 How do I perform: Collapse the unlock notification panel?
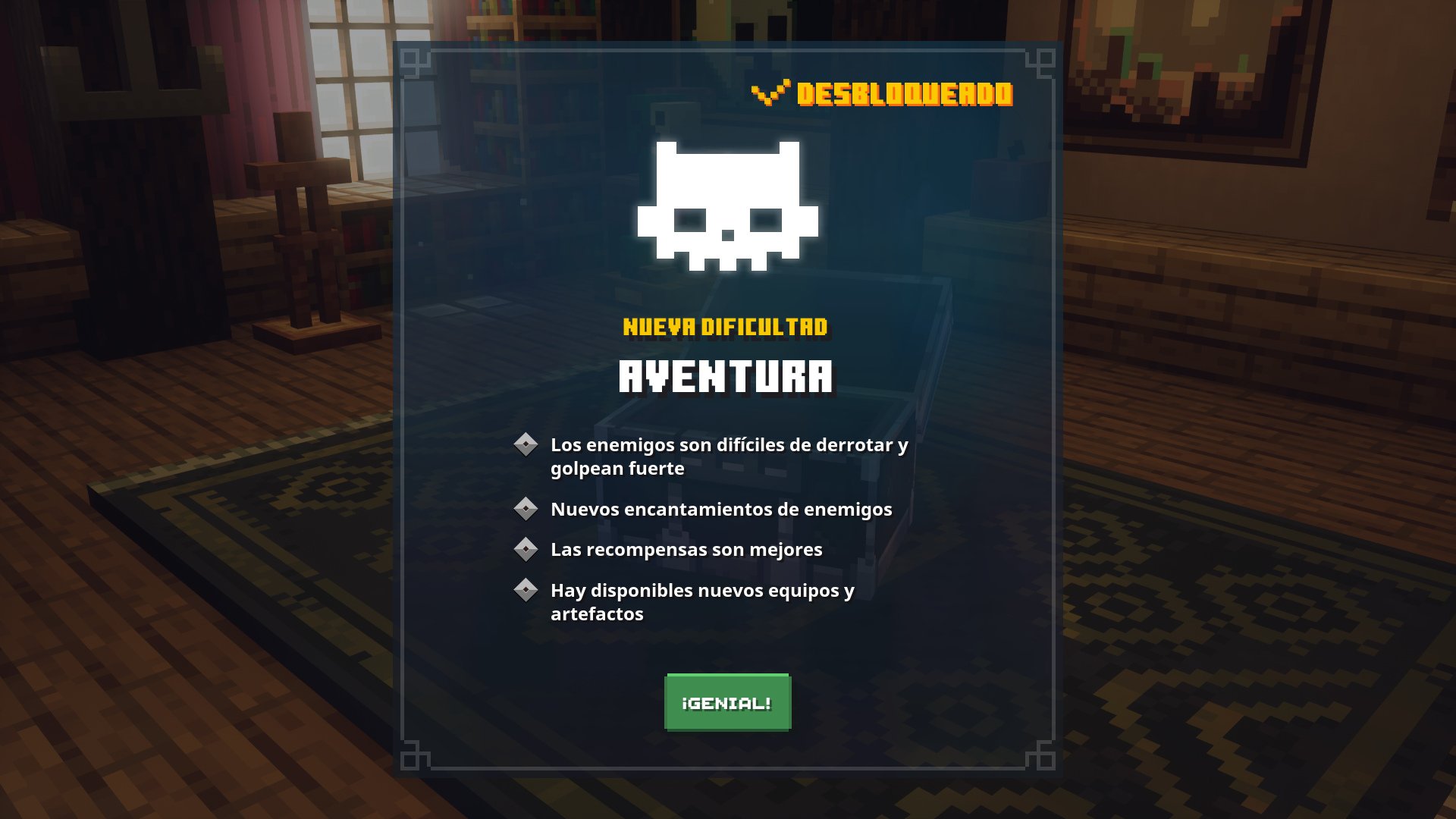726,702
